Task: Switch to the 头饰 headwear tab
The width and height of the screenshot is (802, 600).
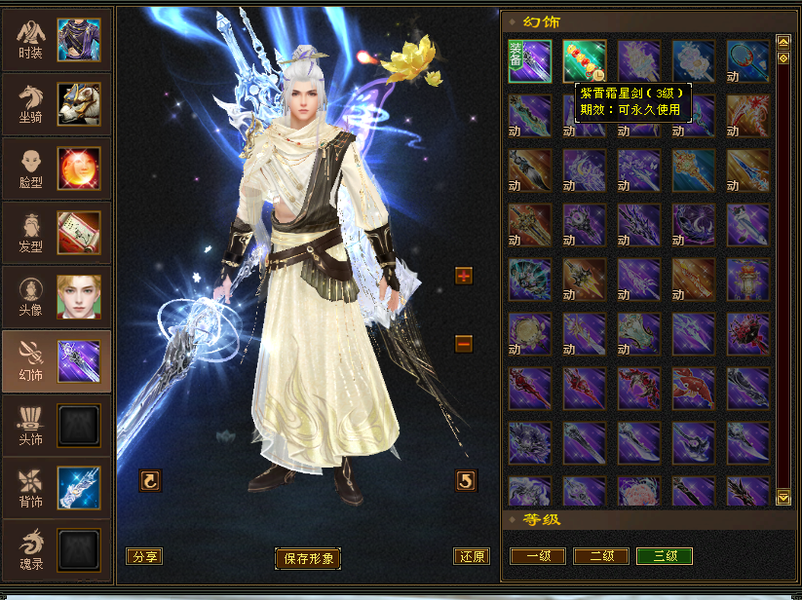Action: tap(58, 423)
